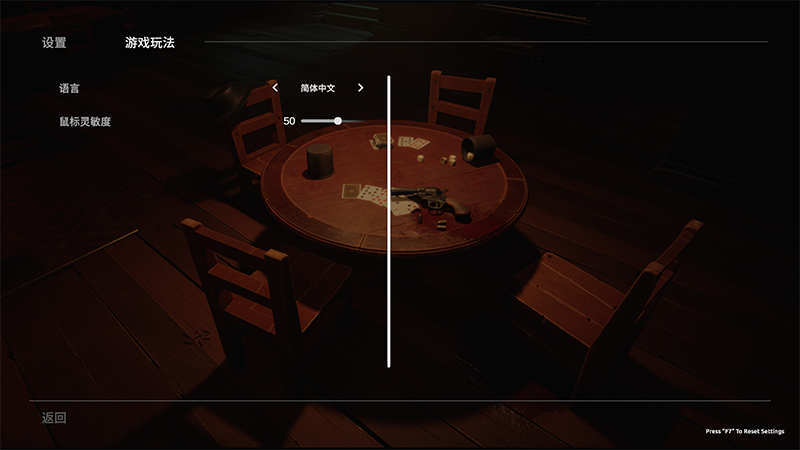Image resolution: width=800 pixels, height=450 pixels.
Task: Click the right arrow for 语言
Action: click(x=360, y=88)
